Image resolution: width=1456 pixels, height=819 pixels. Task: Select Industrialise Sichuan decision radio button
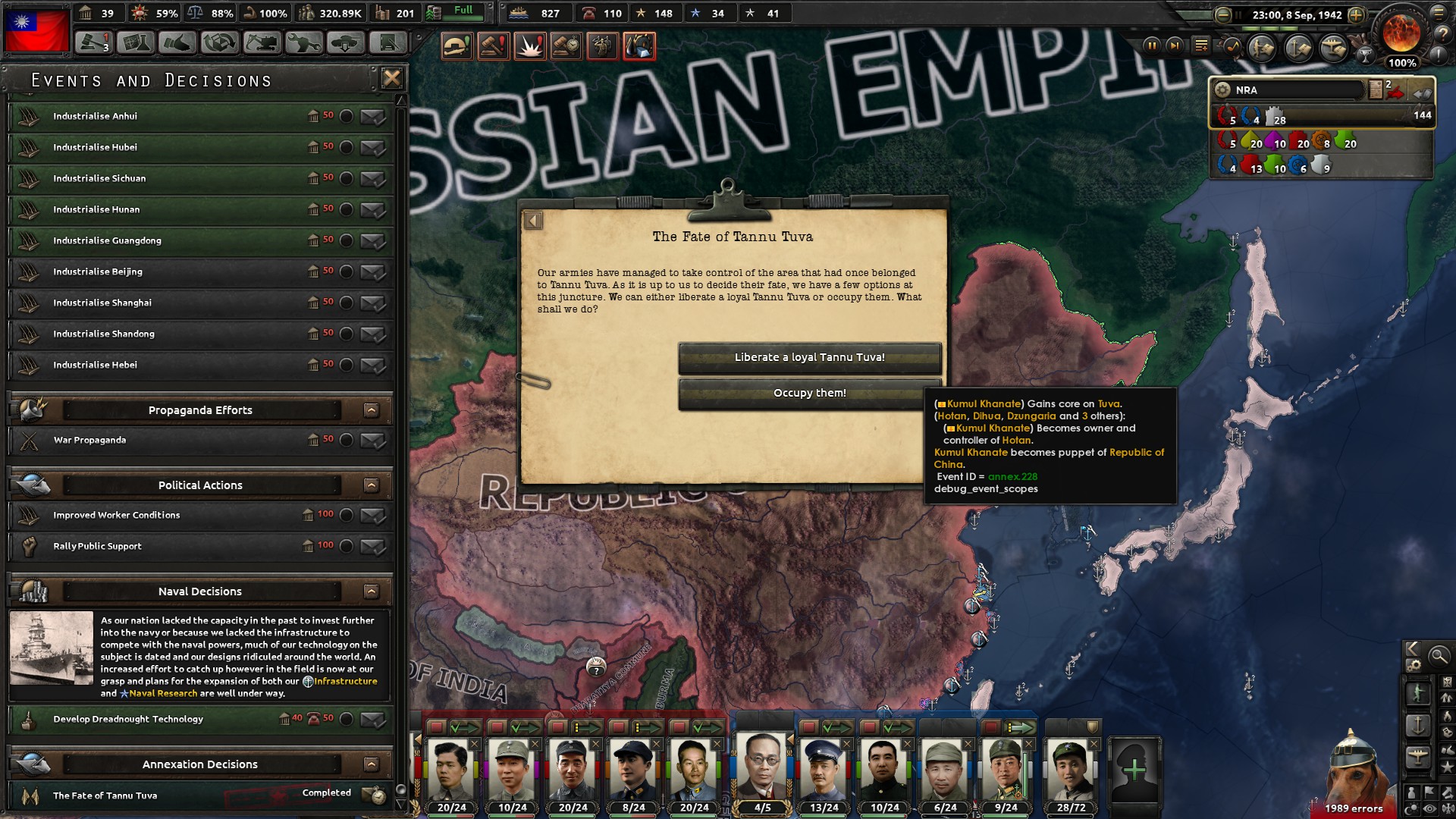click(348, 179)
